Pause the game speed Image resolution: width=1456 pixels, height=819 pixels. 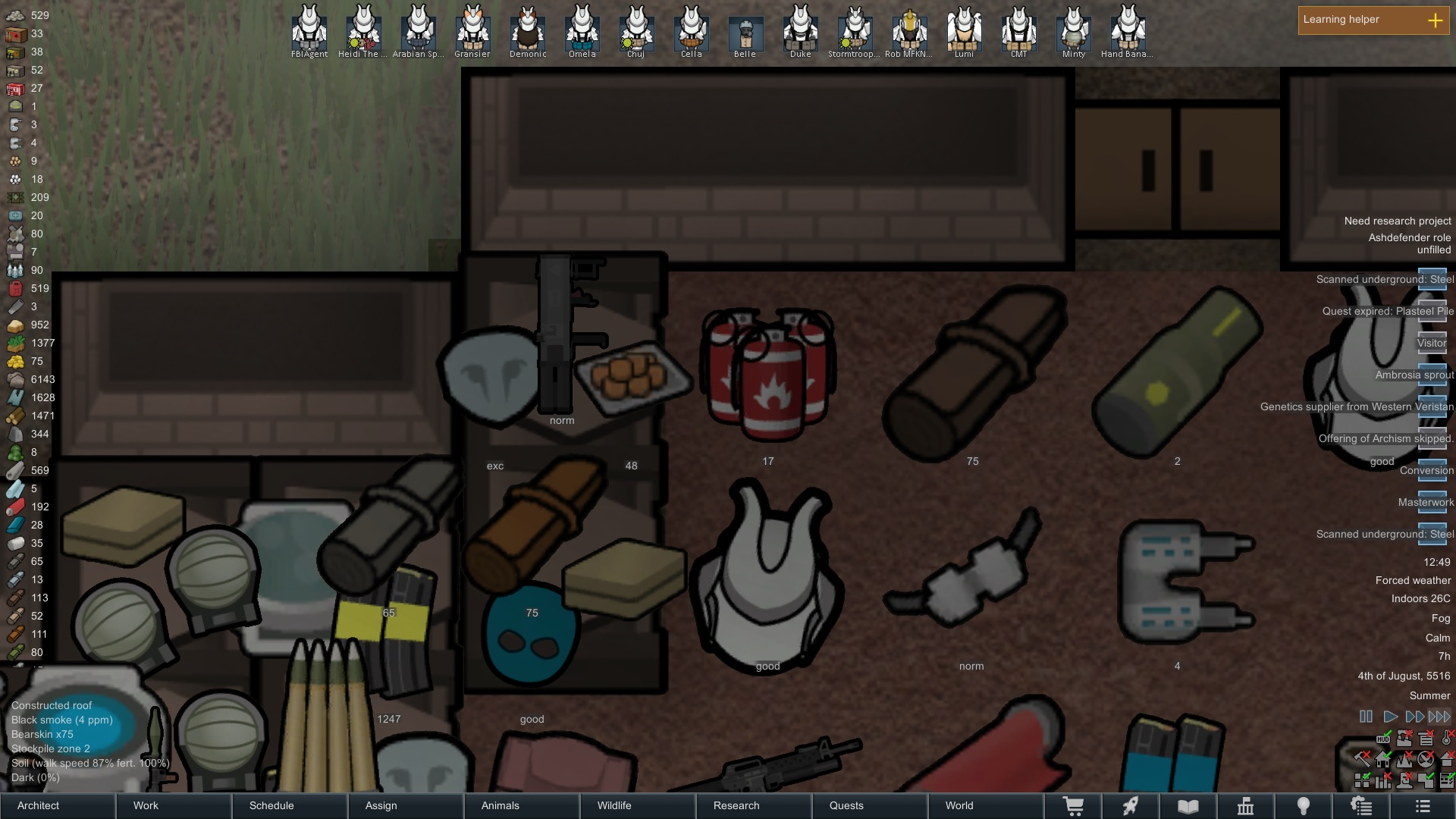click(x=1366, y=717)
